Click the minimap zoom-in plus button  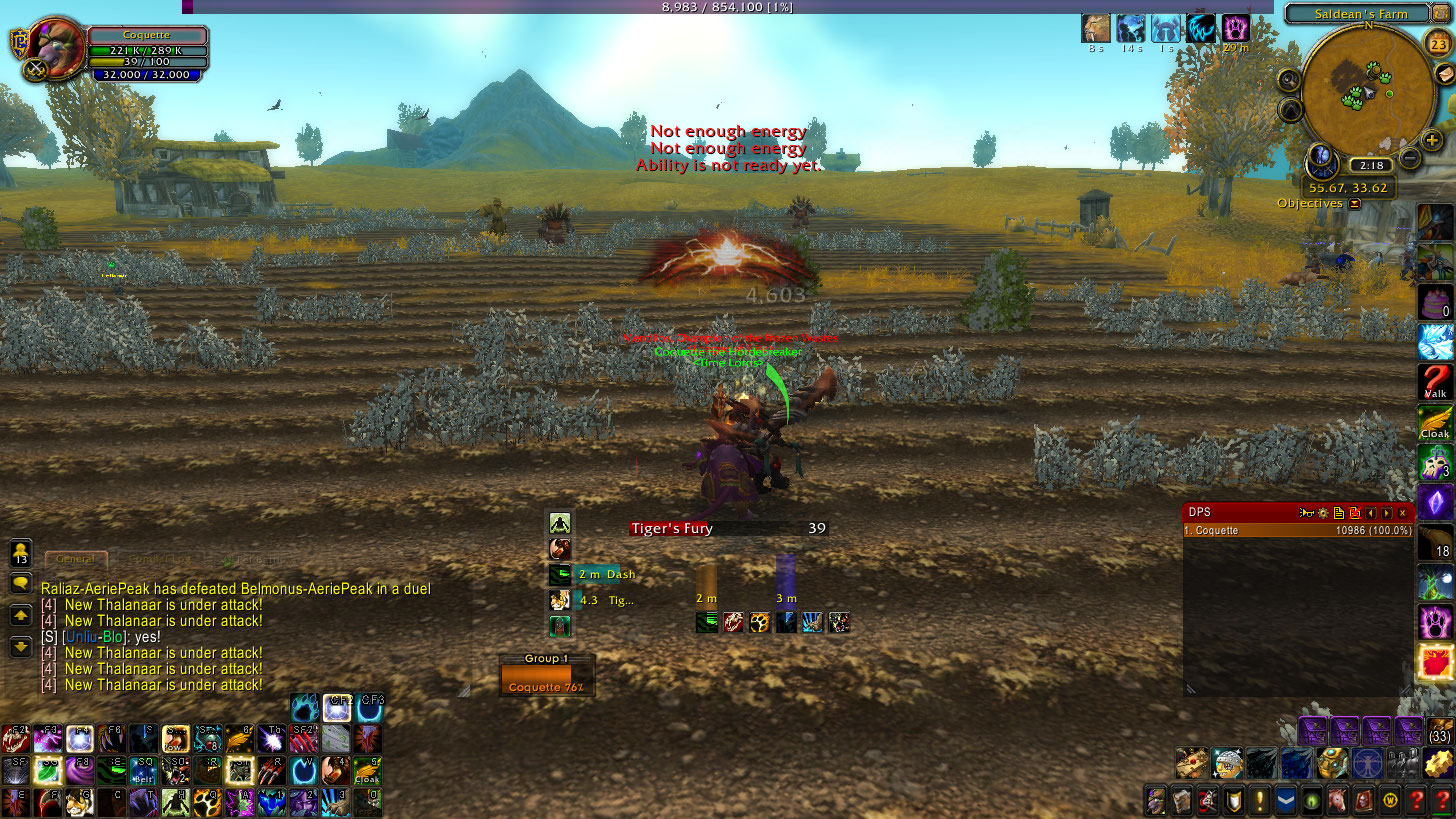click(x=1432, y=140)
